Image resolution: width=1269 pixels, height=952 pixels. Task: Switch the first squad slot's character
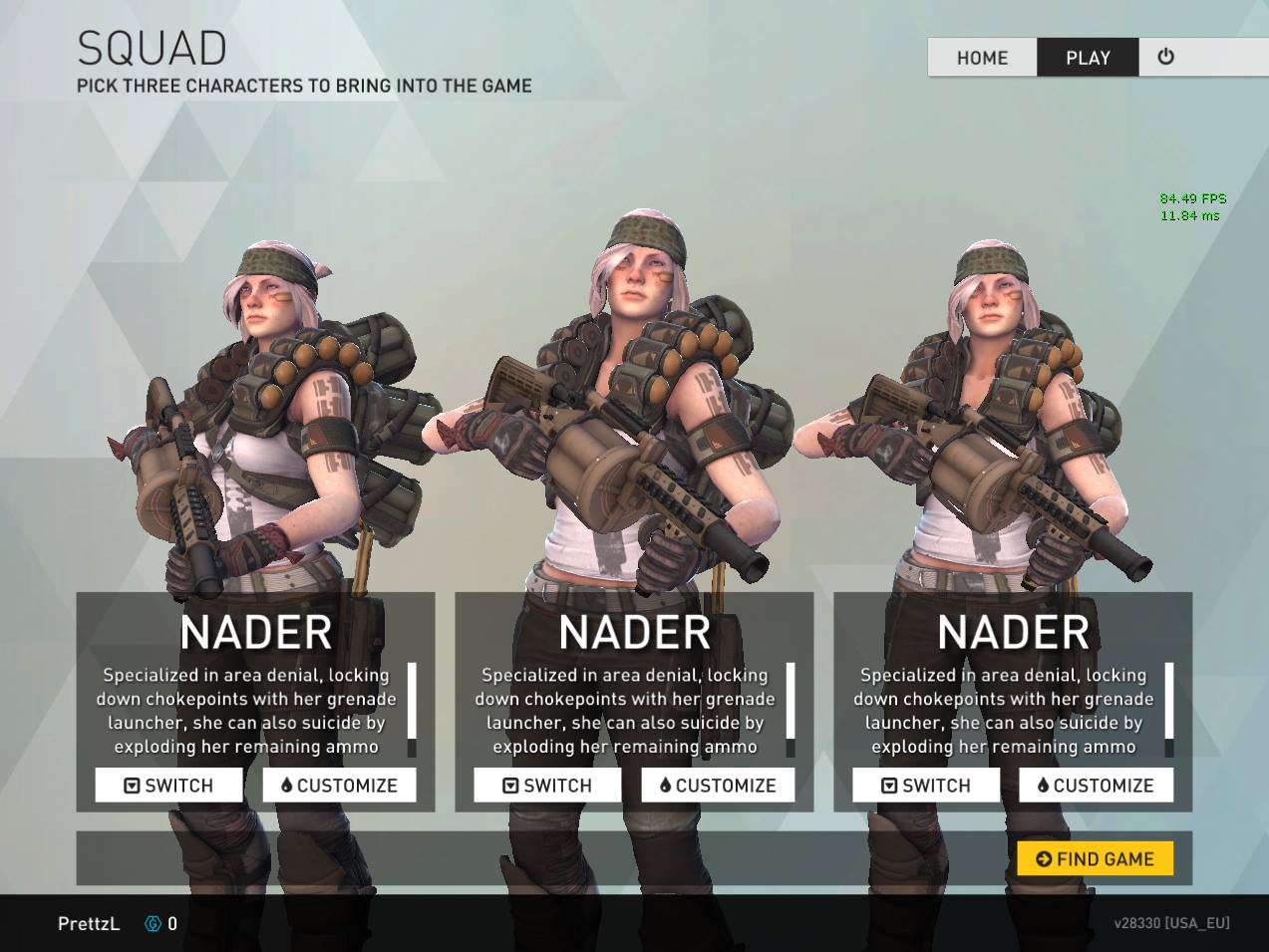[x=168, y=786]
